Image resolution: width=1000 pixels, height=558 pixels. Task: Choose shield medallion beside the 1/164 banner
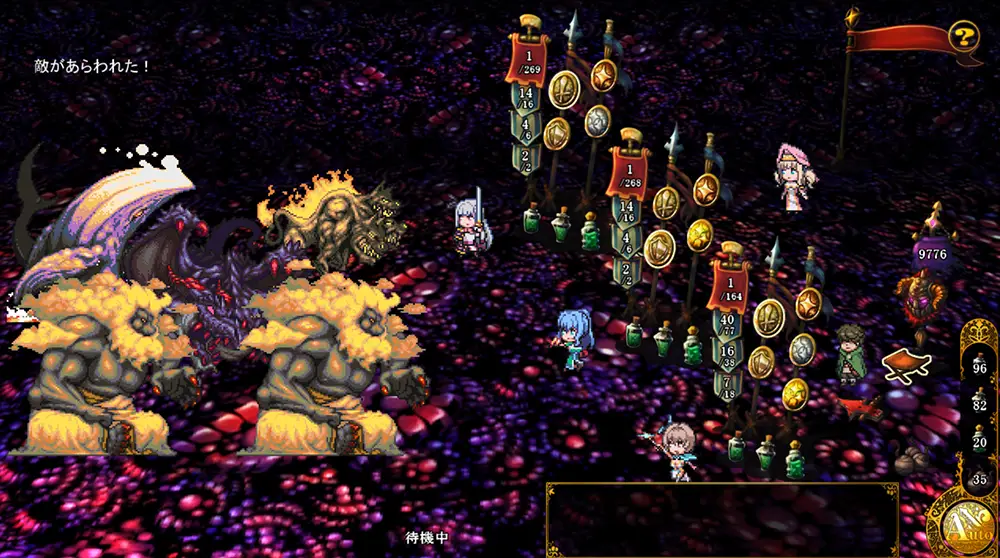coord(761,361)
